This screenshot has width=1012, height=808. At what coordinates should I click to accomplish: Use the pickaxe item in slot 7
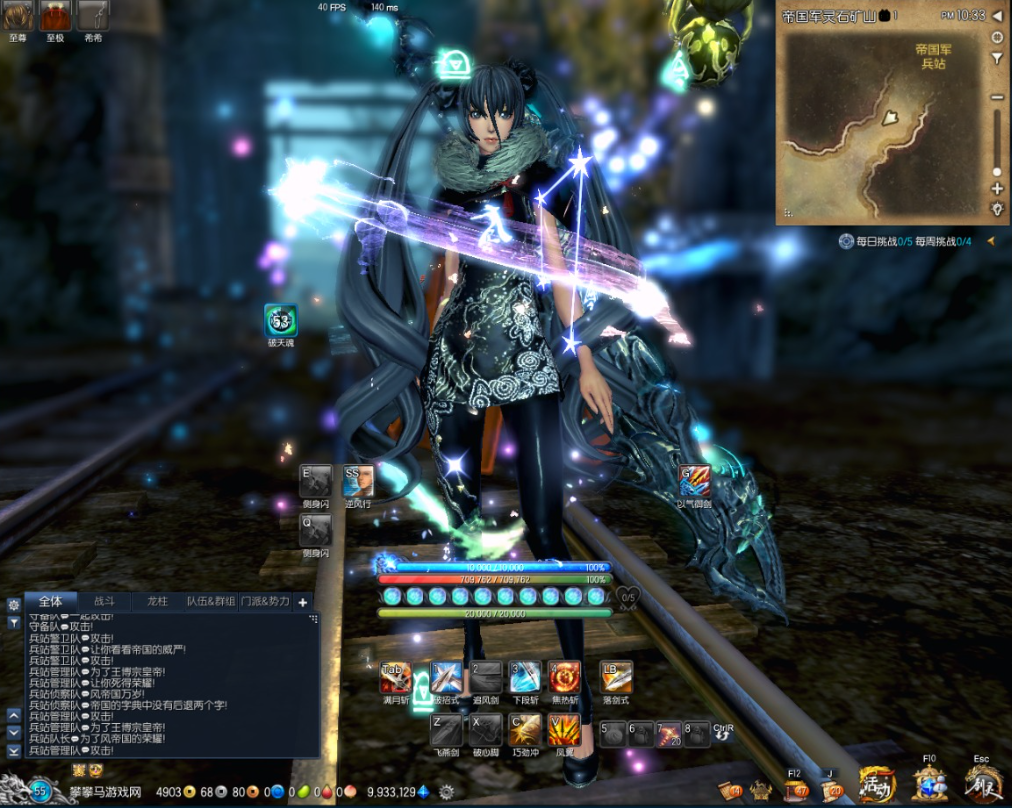[x=669, y=734]
